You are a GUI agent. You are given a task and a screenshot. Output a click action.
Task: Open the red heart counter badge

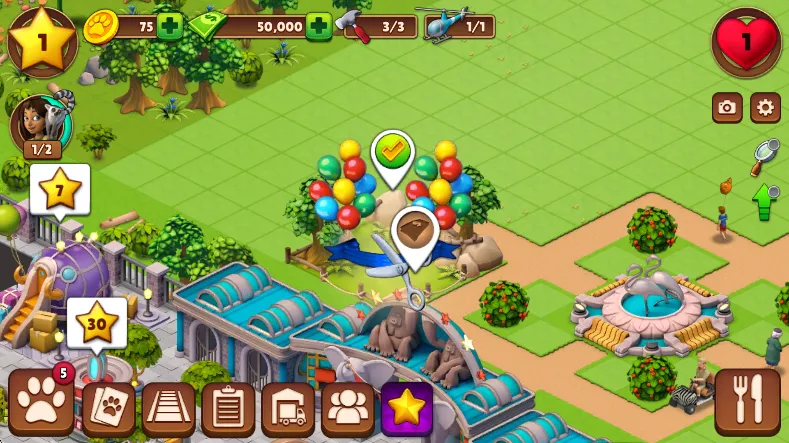coord(746,42)
